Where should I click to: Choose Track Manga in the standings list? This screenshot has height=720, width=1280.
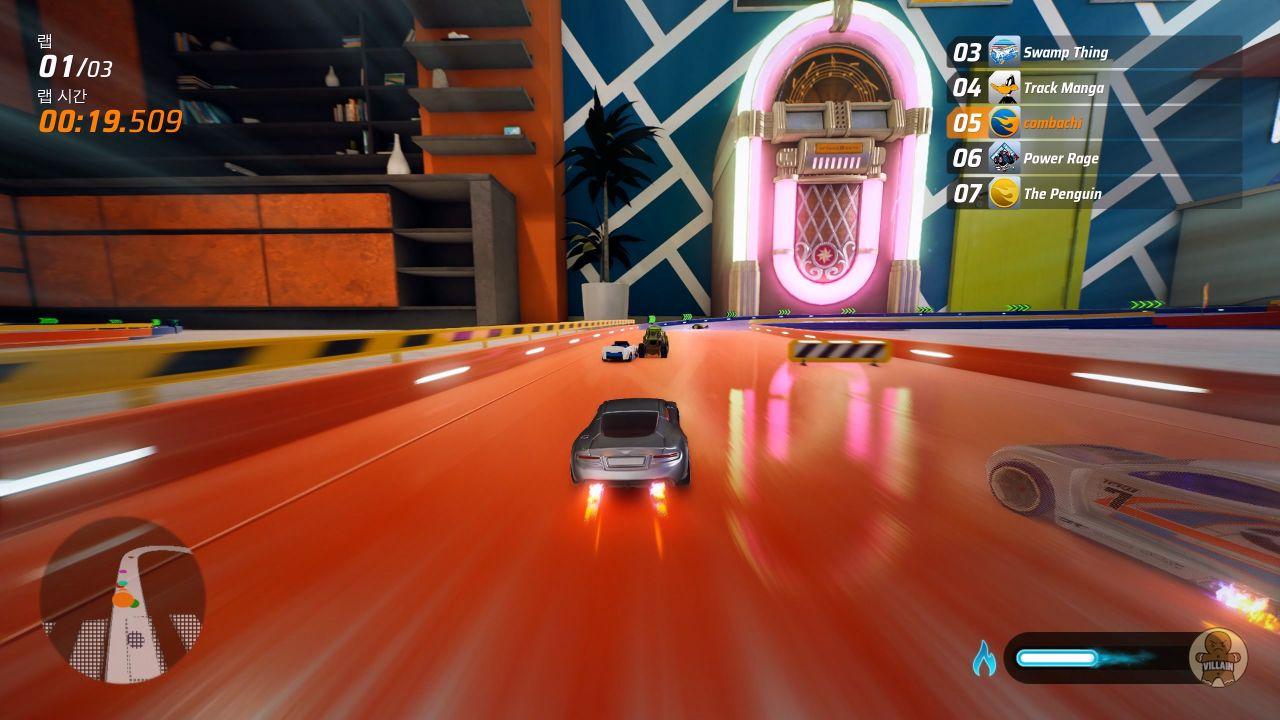1094,88
